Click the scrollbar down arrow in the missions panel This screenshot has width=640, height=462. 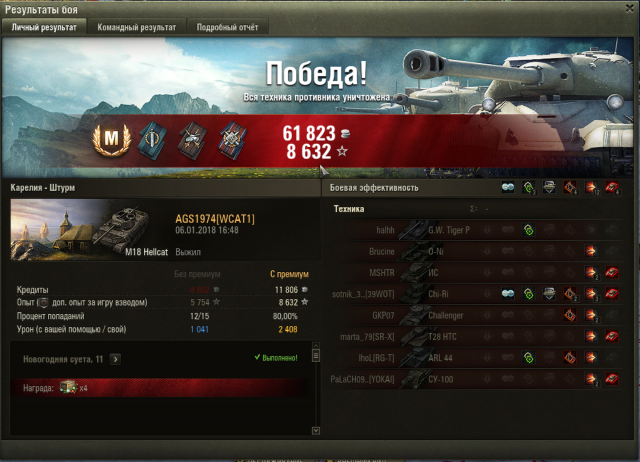point(317,430)
